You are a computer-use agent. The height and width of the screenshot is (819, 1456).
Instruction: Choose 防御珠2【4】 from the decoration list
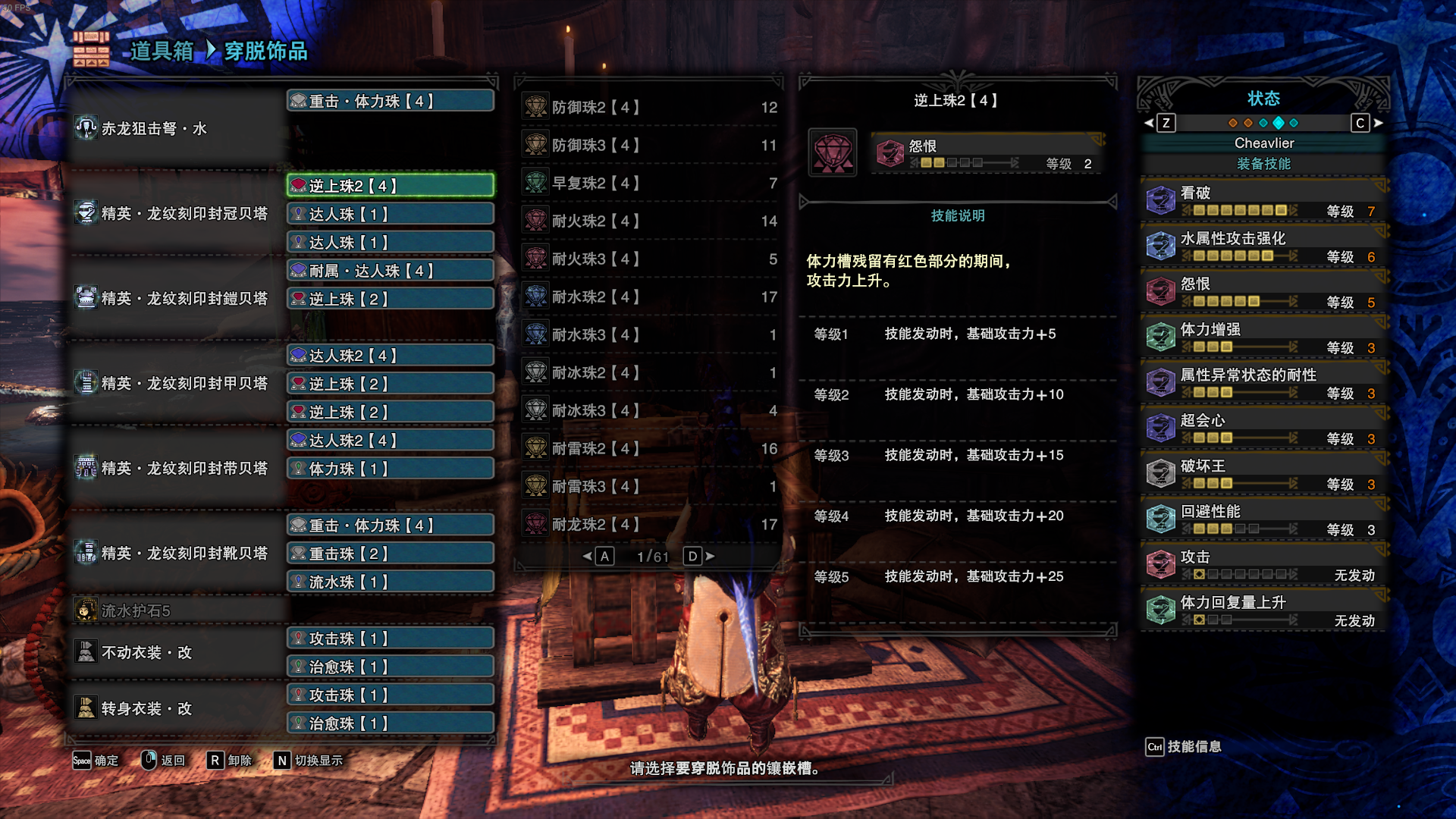(x=650, y=107)
